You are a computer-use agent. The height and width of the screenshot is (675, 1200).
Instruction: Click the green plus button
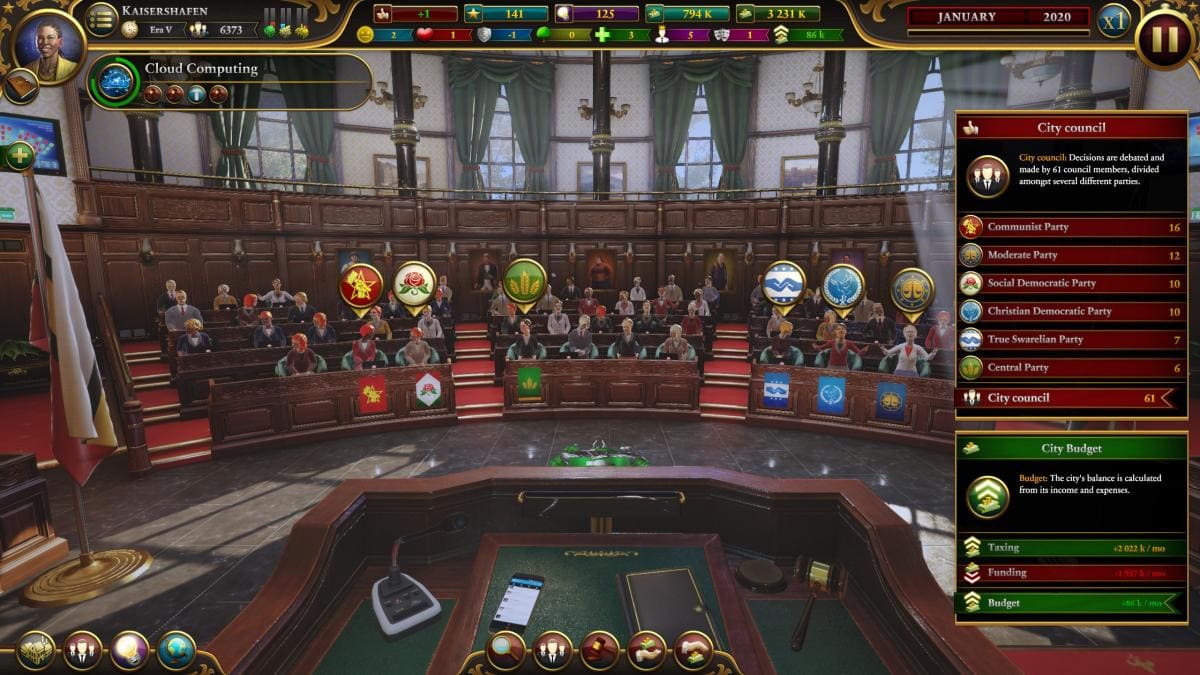point(19,156)
